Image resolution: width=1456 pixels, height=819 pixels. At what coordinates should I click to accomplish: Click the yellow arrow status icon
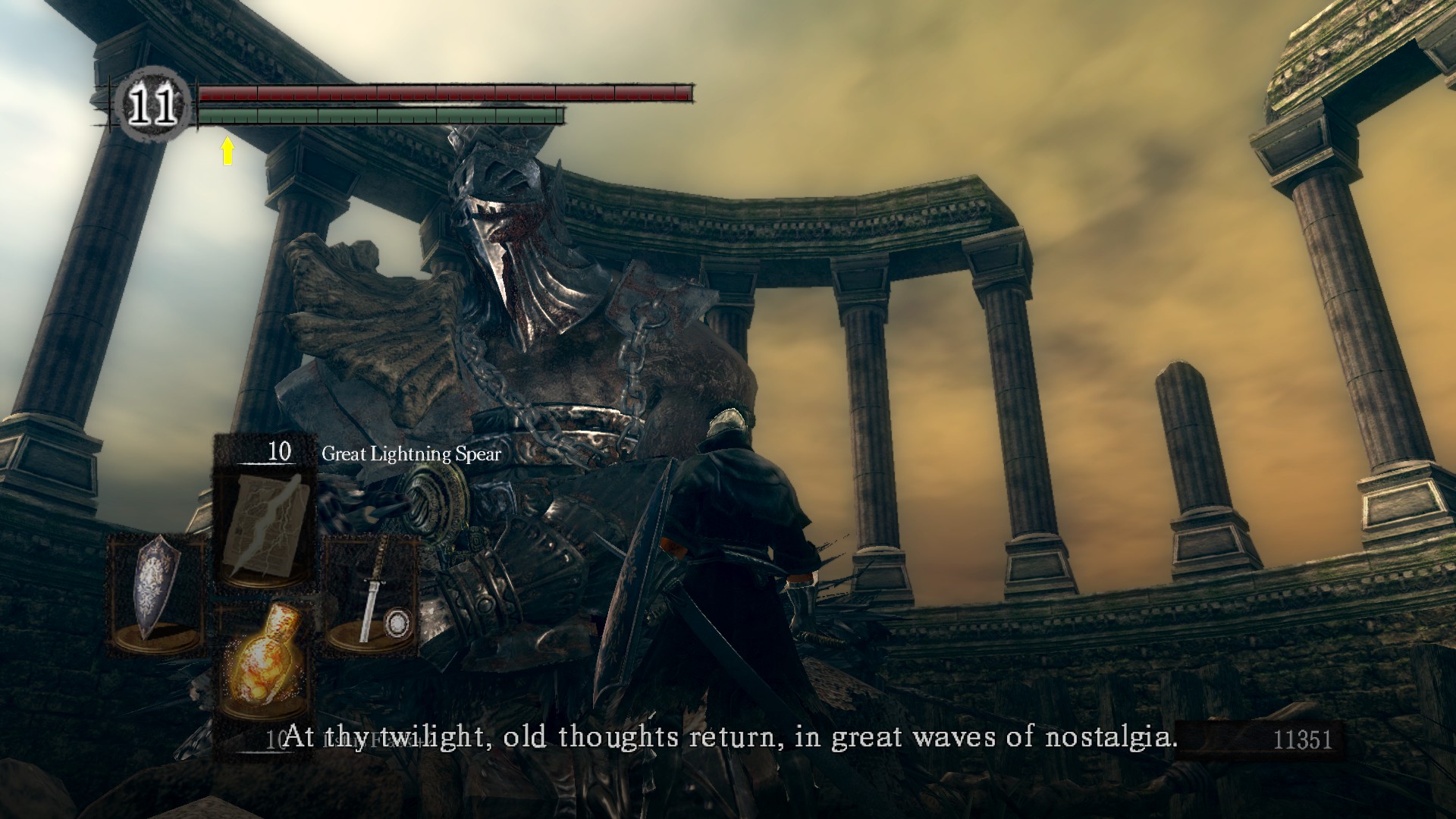point(227,151)
